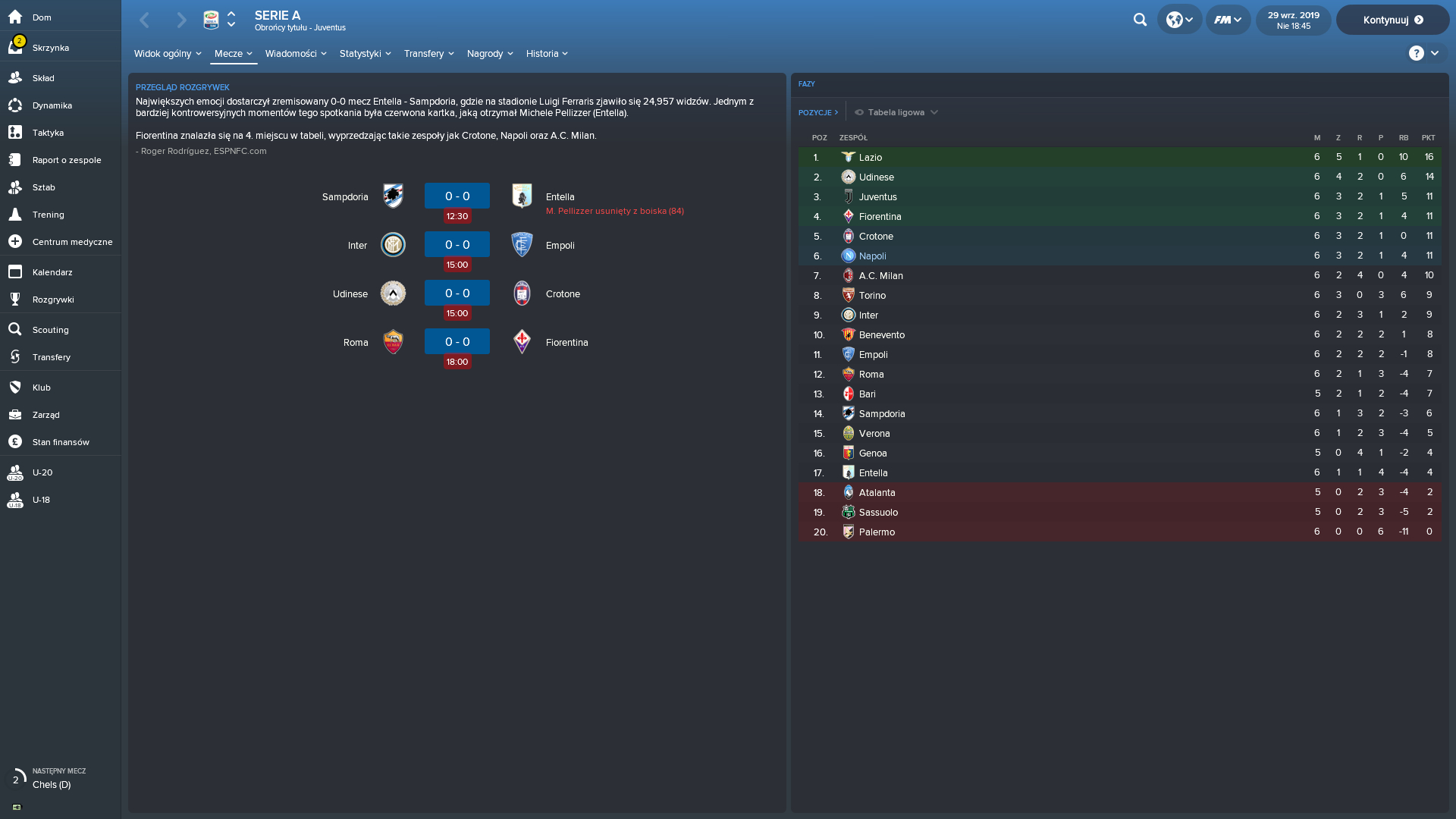
Task: Switch to the Historia tab
Action: pyautogui.click(x=547, y=54)
